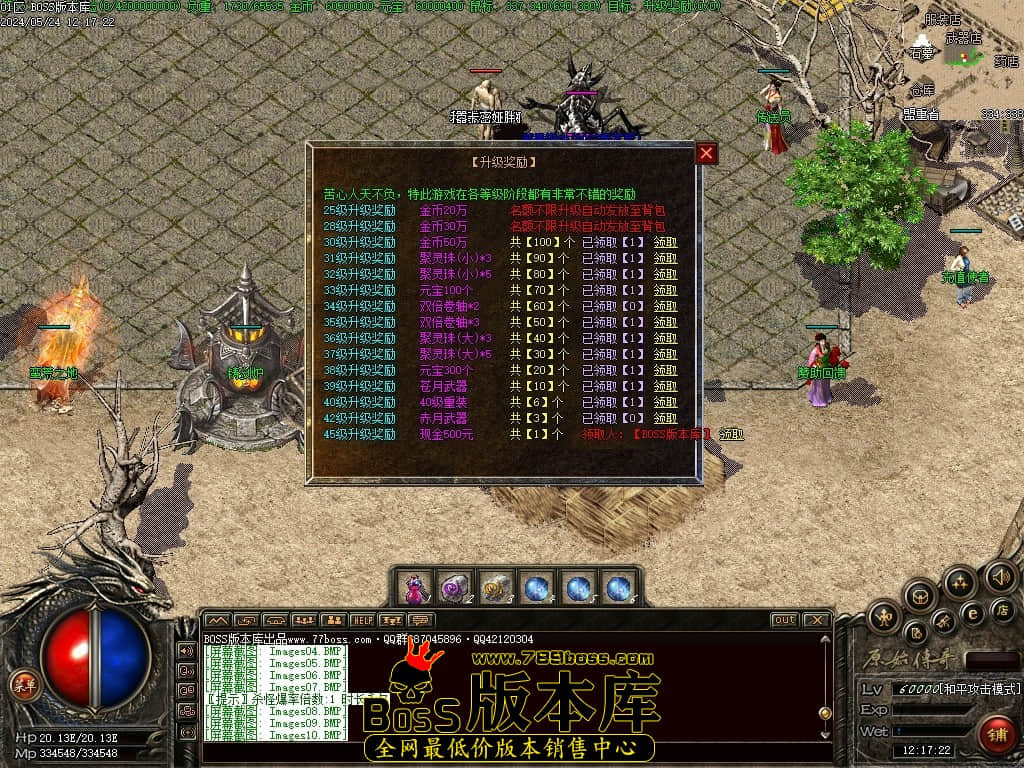Claim the level 35 双倍卷轴*3 reward

pos(665,323)
